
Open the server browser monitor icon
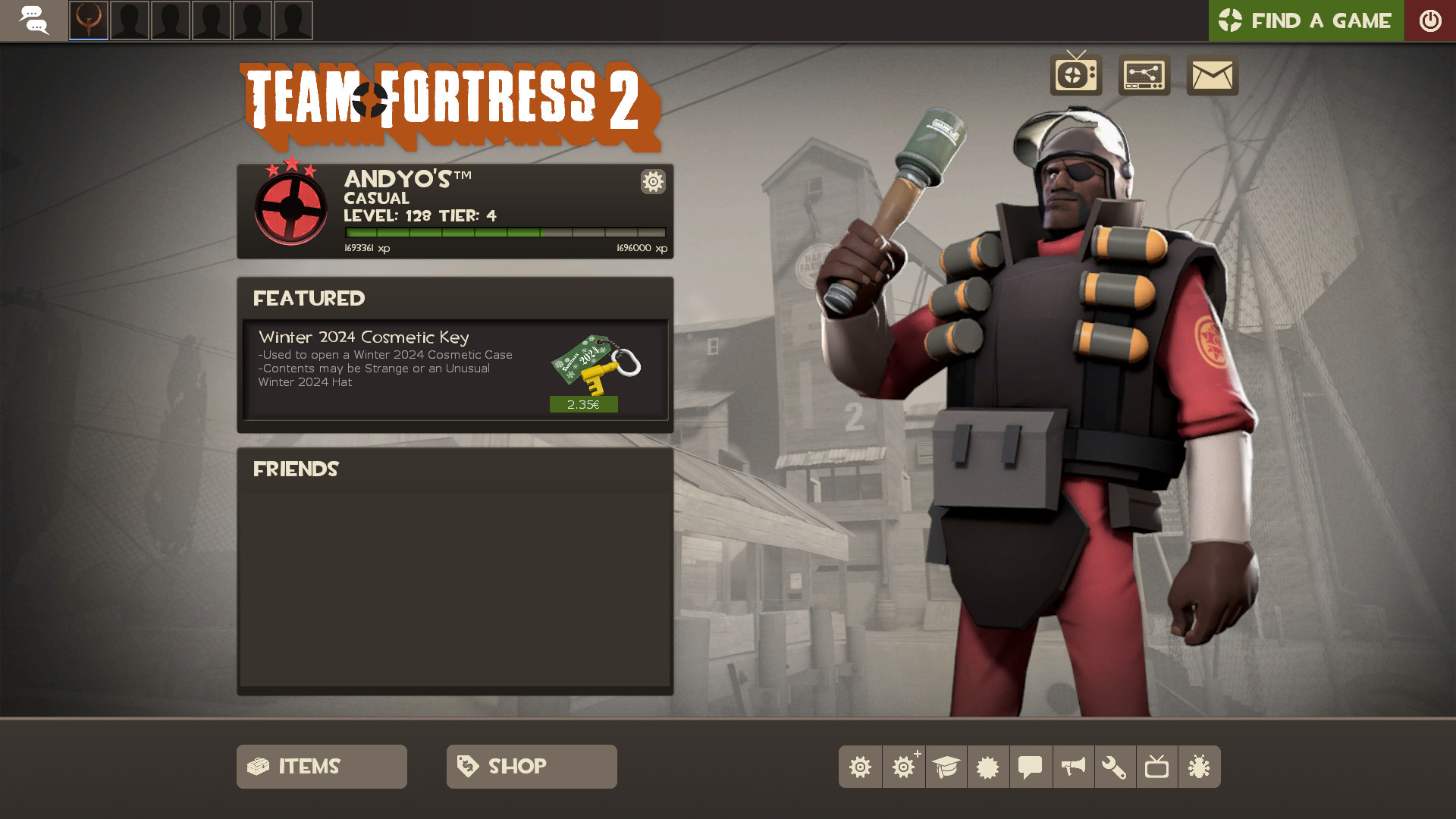[1144, 76]
